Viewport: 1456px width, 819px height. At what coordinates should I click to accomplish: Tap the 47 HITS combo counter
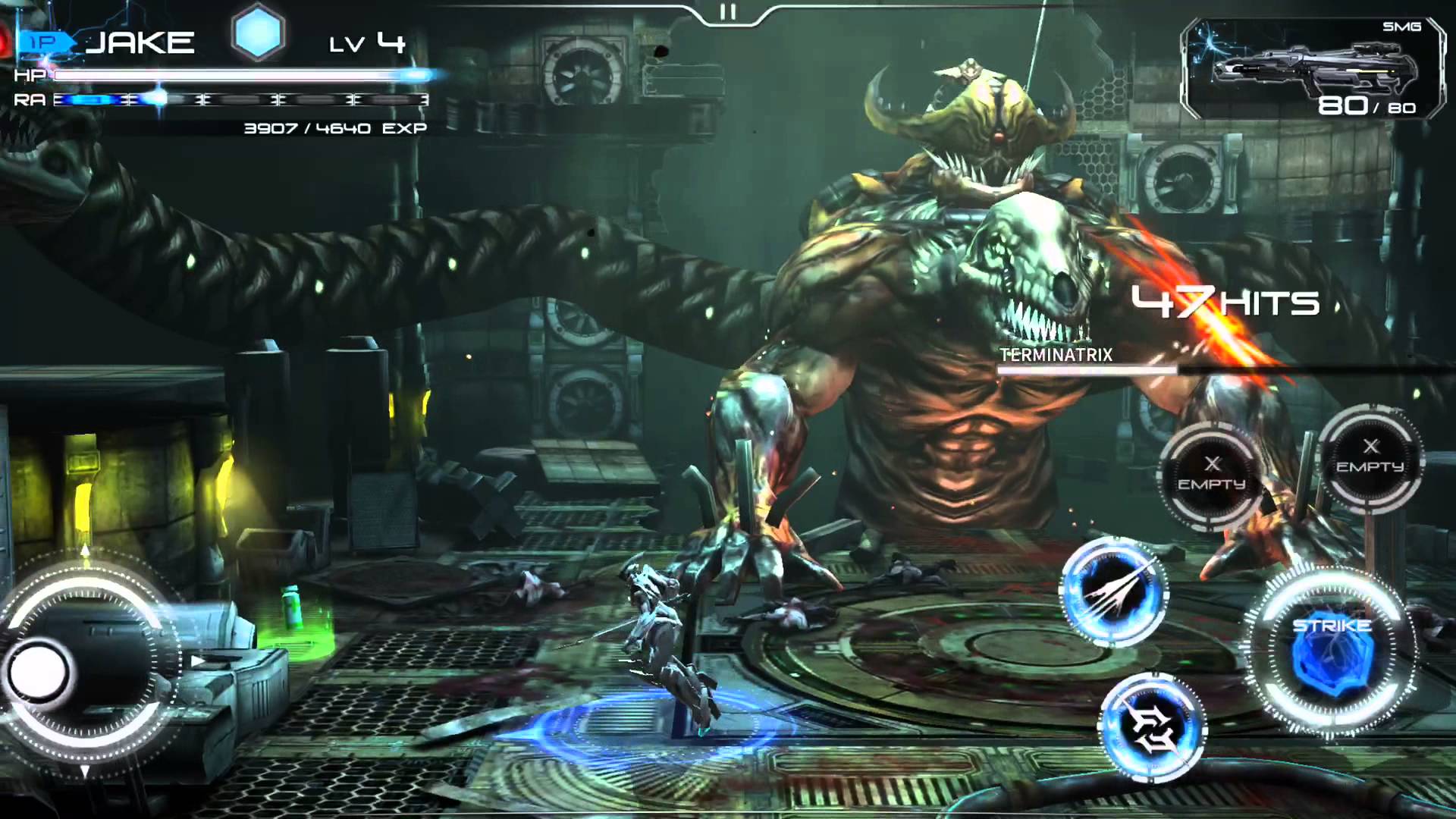[1225, 301]
